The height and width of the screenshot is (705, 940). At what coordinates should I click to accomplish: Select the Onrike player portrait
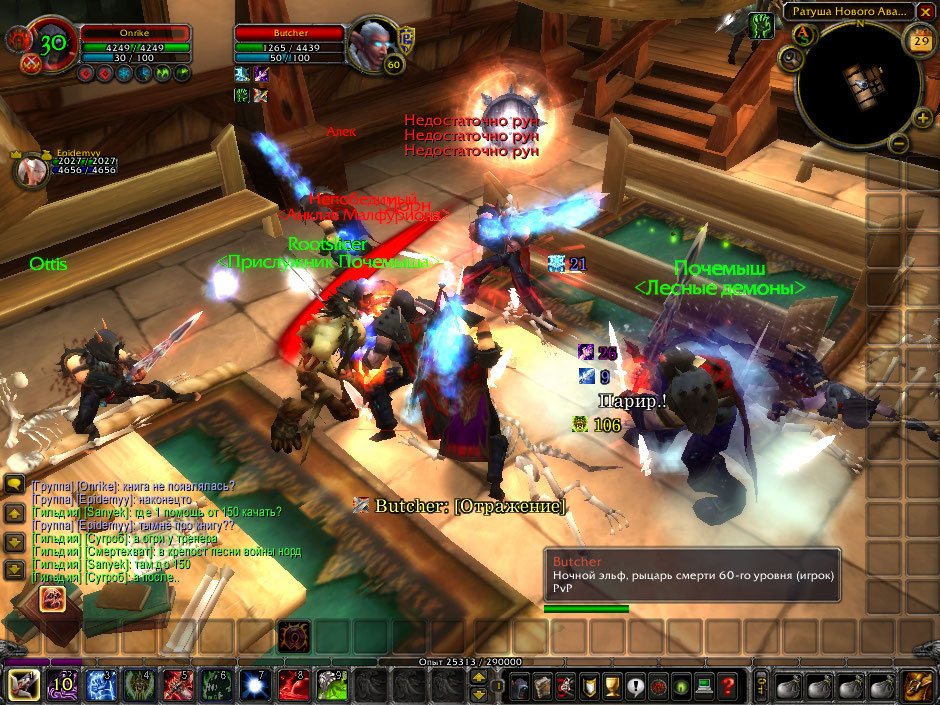click(x=44, y=49)
